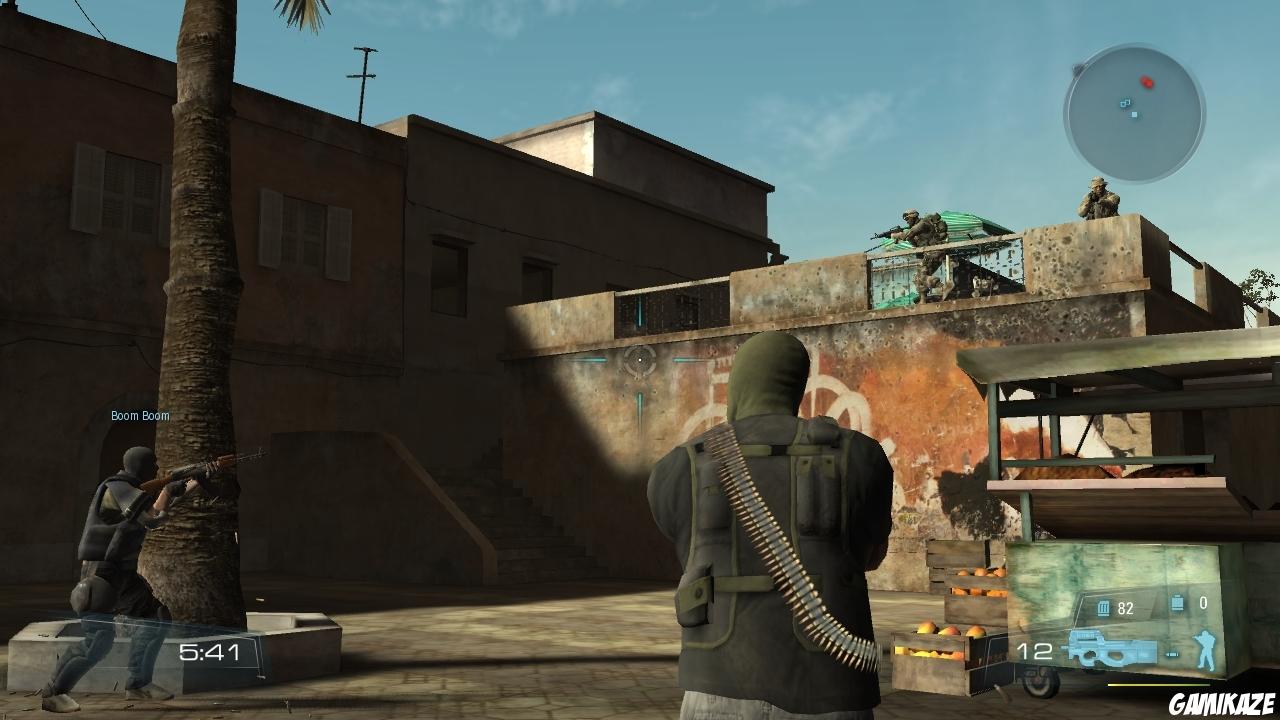Select the white friendly square on the minimap
The image size is (1280, 720).
[1134, 114]
